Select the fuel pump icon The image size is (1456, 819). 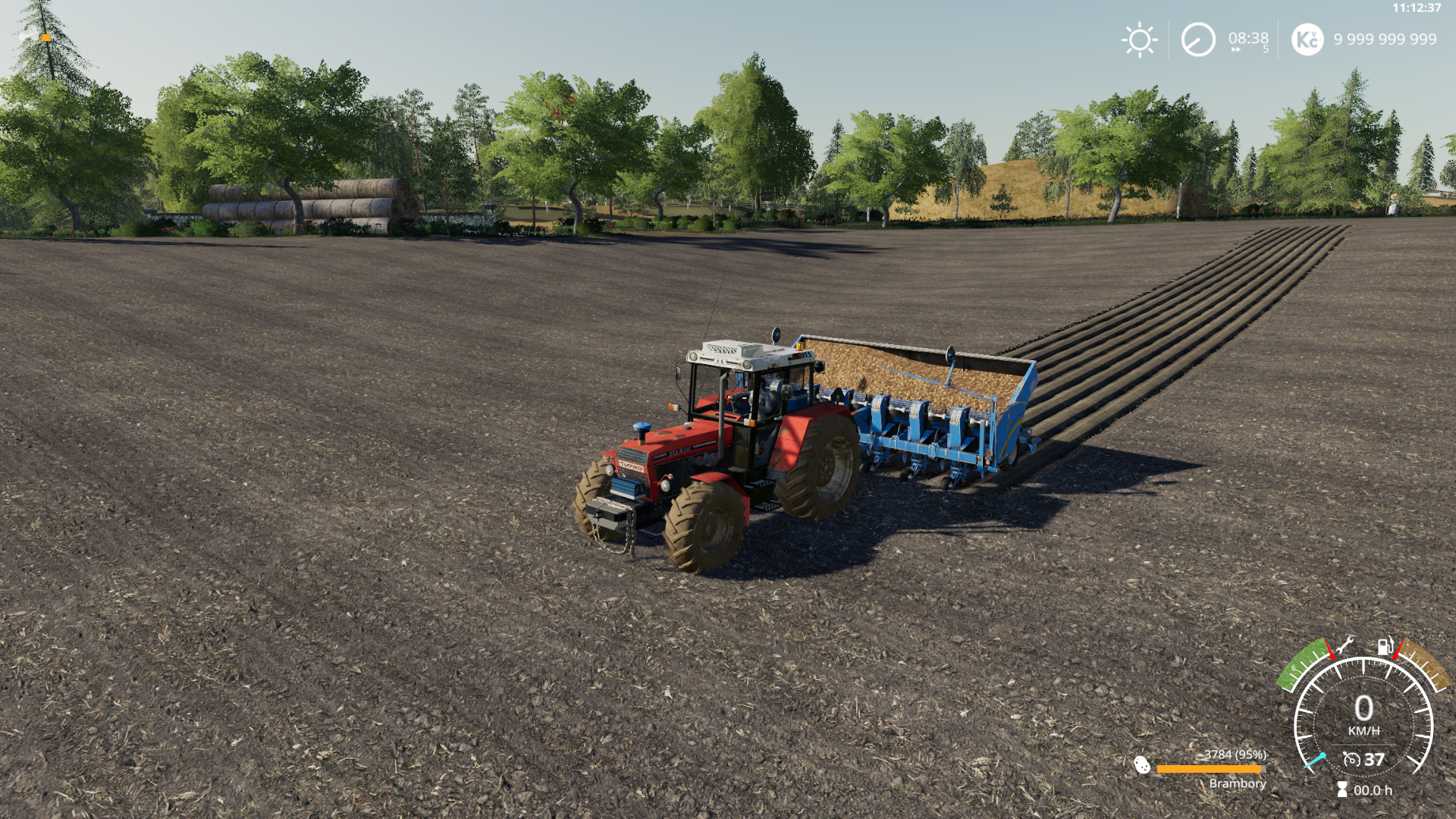click(1385, 647)
